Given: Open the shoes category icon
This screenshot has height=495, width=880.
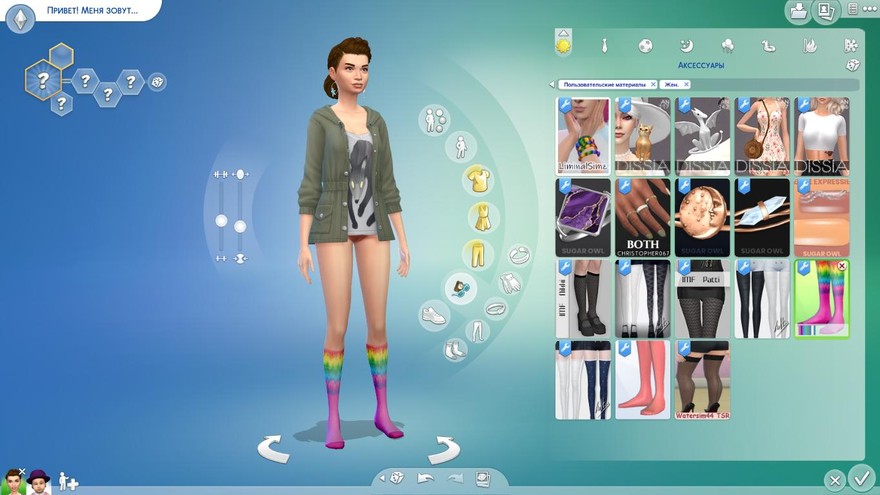Looking at the screenshot, I should point(433,315).
